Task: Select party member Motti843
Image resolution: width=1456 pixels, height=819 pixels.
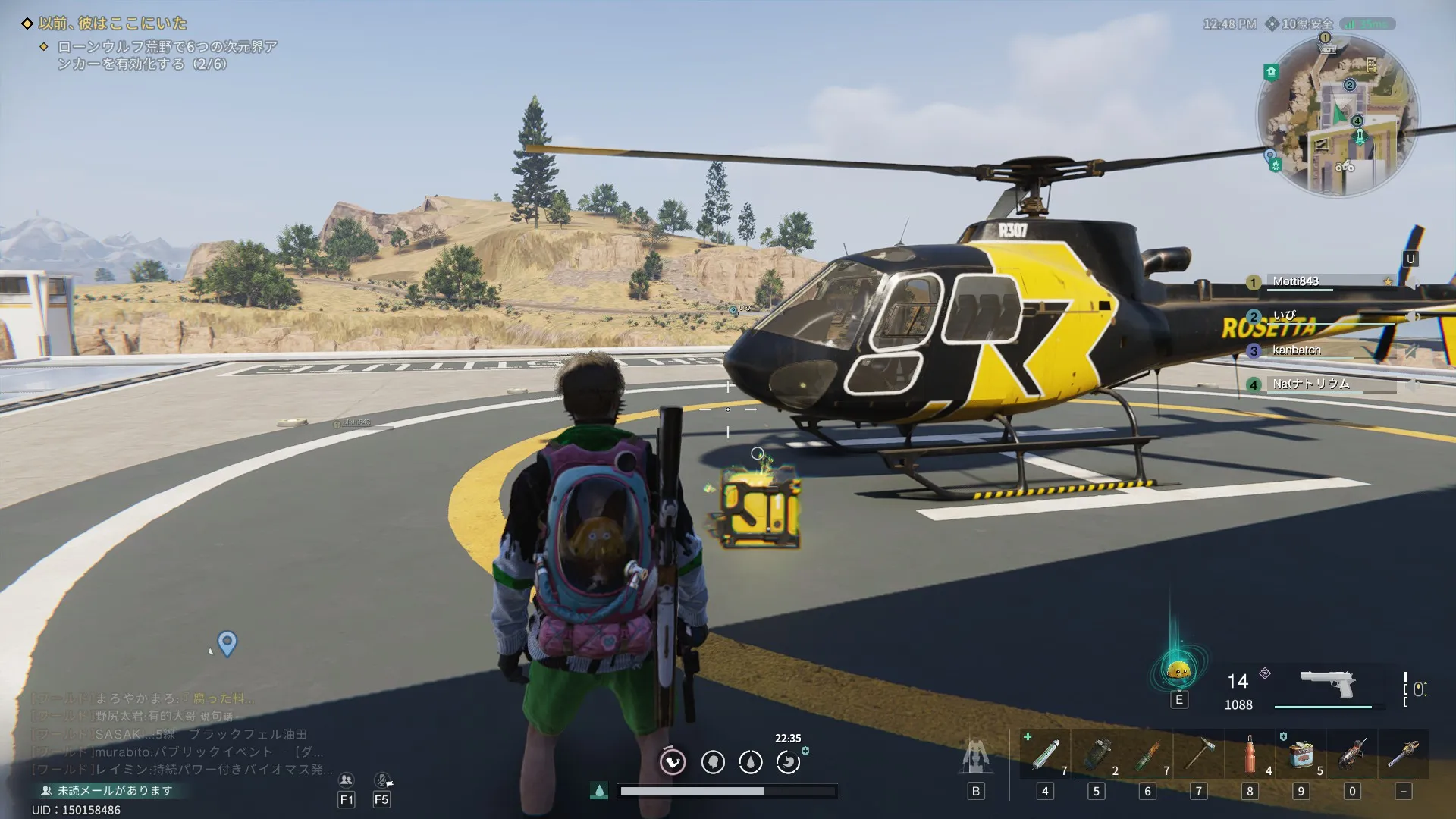Action: pyautogui.click(x=1295, y=282)
